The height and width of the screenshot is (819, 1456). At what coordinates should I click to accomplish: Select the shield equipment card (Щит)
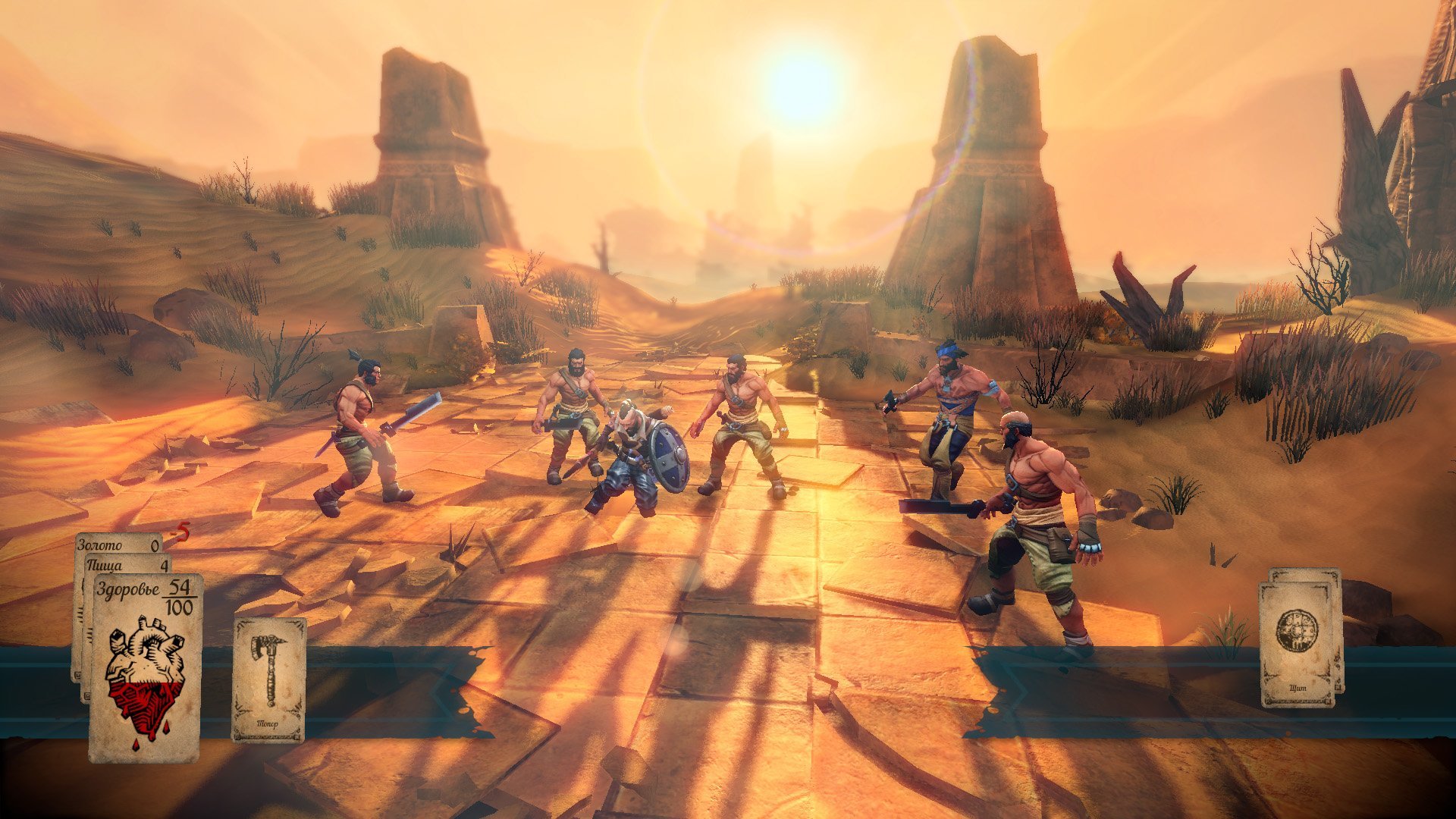click(1298, 643)
